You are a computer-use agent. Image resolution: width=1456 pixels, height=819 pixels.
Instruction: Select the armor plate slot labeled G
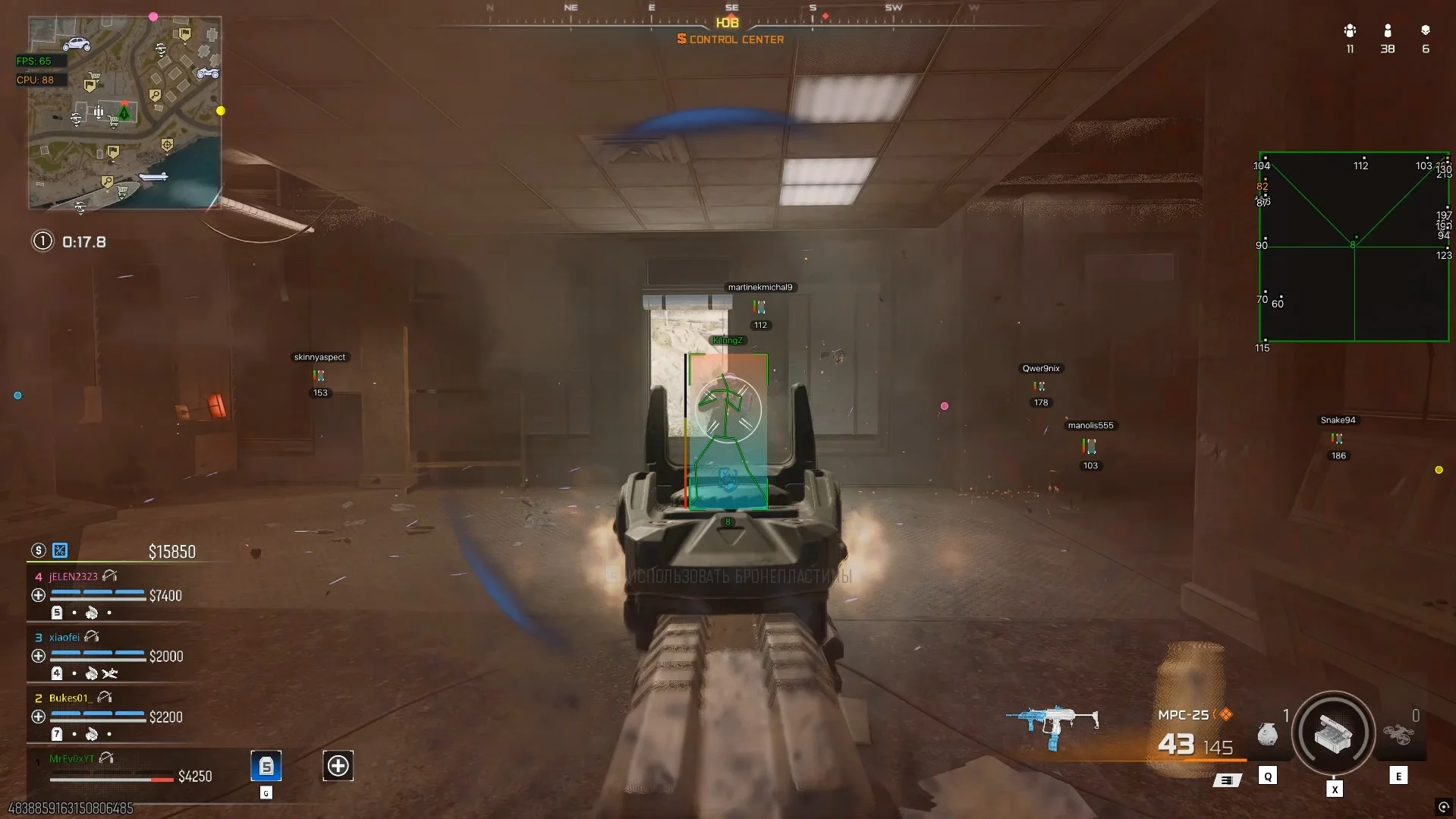(x=265, y=767)
